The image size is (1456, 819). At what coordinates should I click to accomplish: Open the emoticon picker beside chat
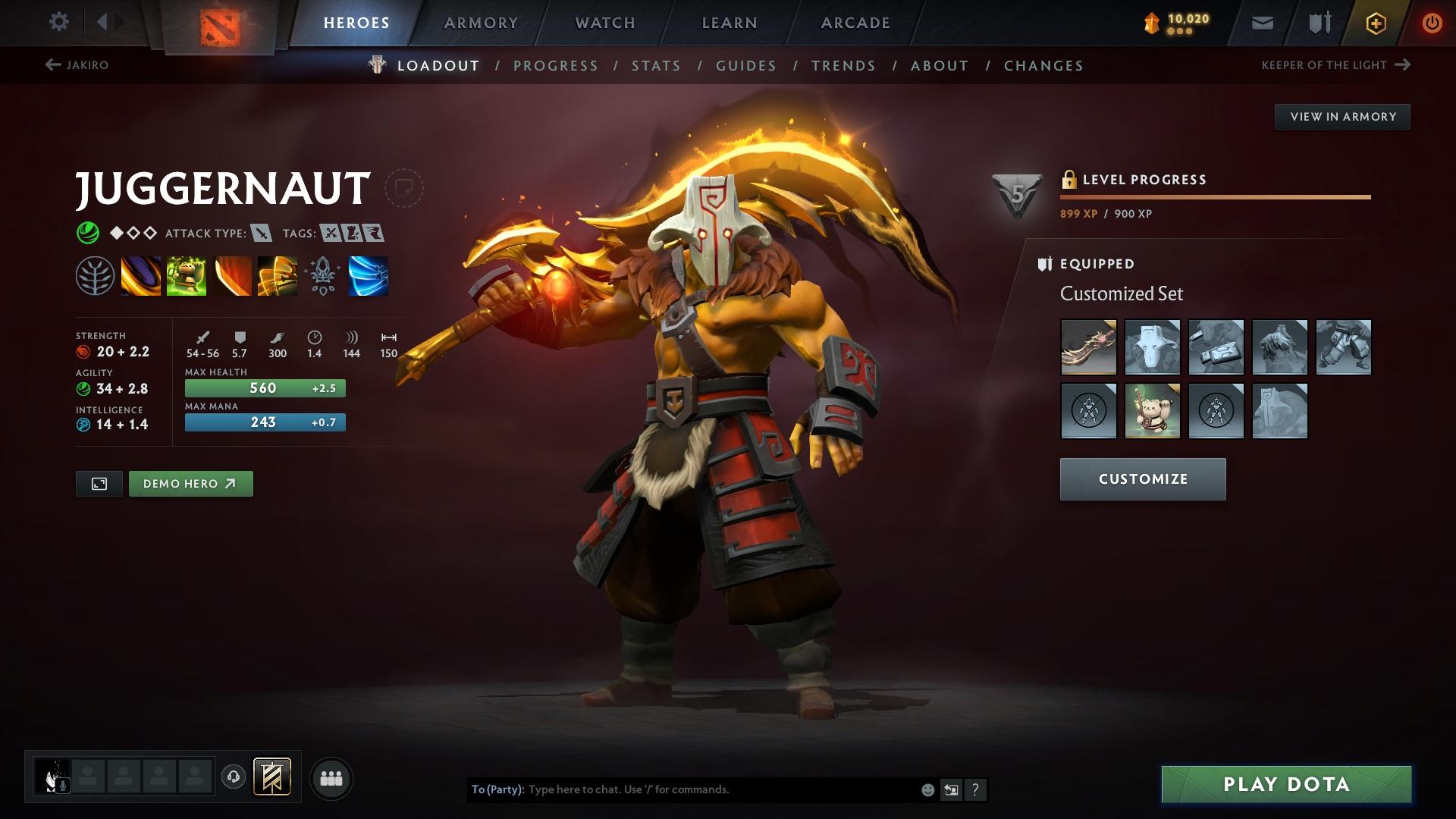[927, 789]
